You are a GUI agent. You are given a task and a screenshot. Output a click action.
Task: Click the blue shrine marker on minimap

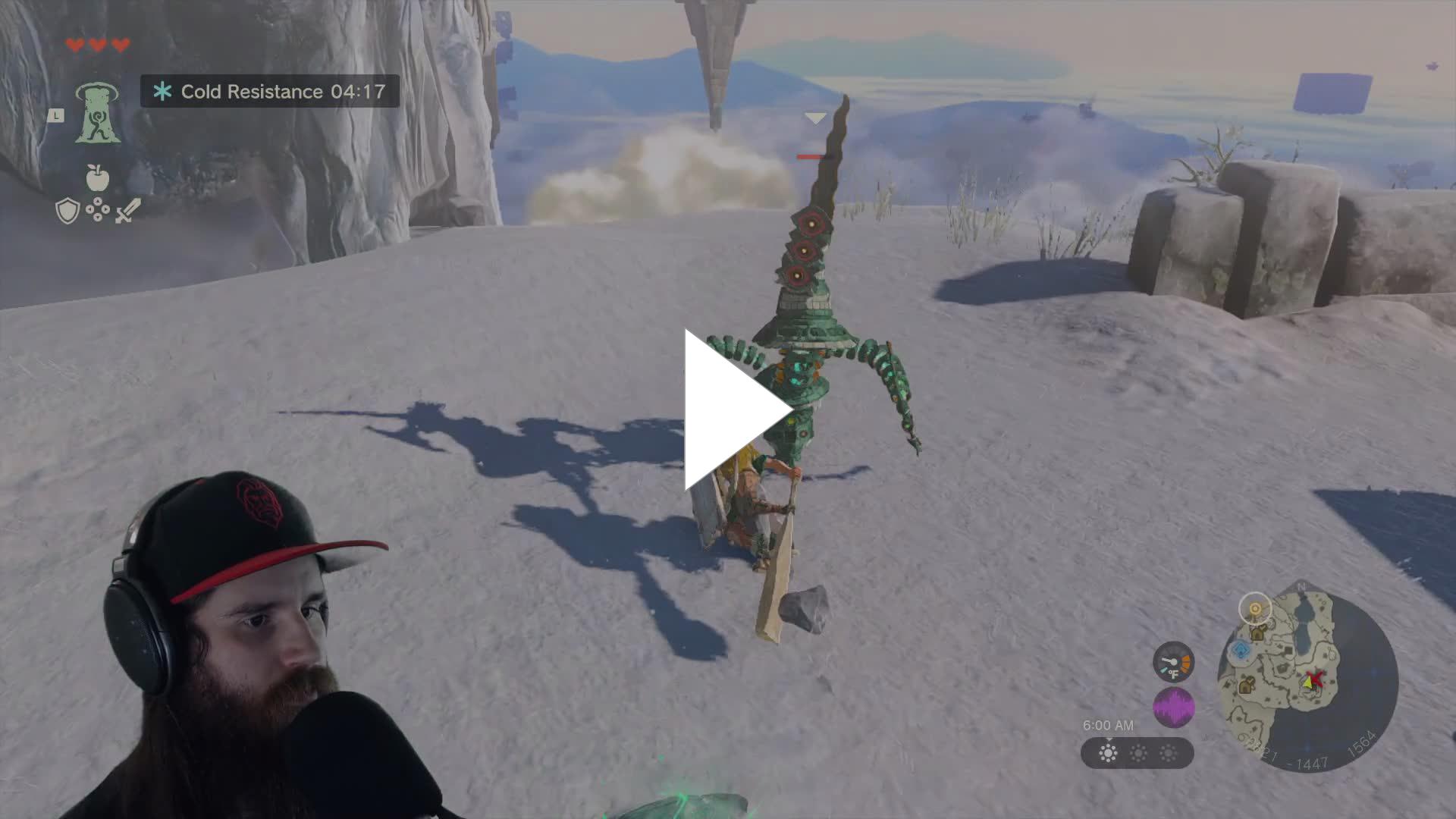pyautogui.click(x=1241, y=650)
